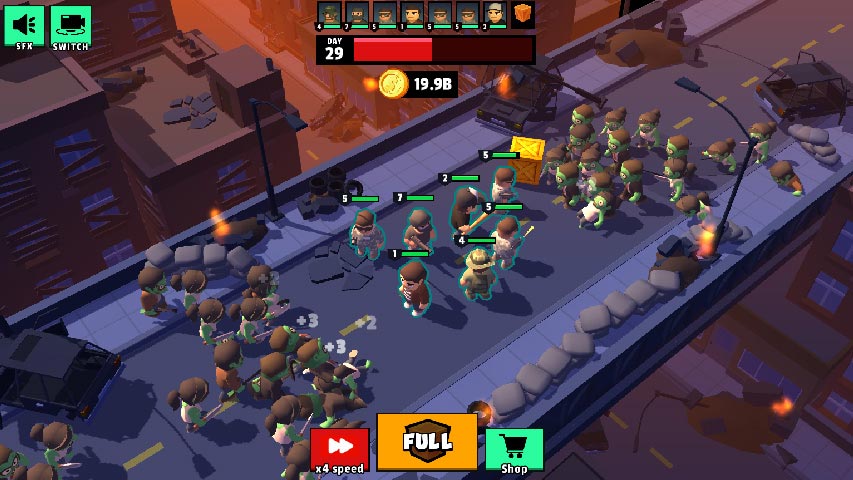
Task: Select the green-helmet soldier portrait
Action: 329,14
